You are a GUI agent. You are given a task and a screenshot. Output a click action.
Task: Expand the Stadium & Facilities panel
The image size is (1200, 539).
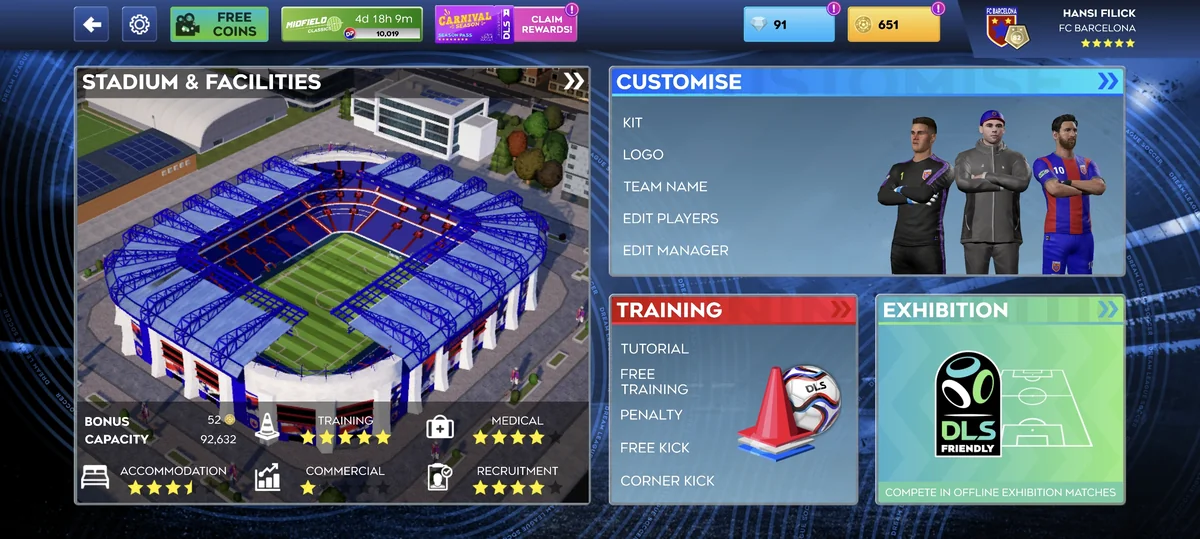point(573,82)
